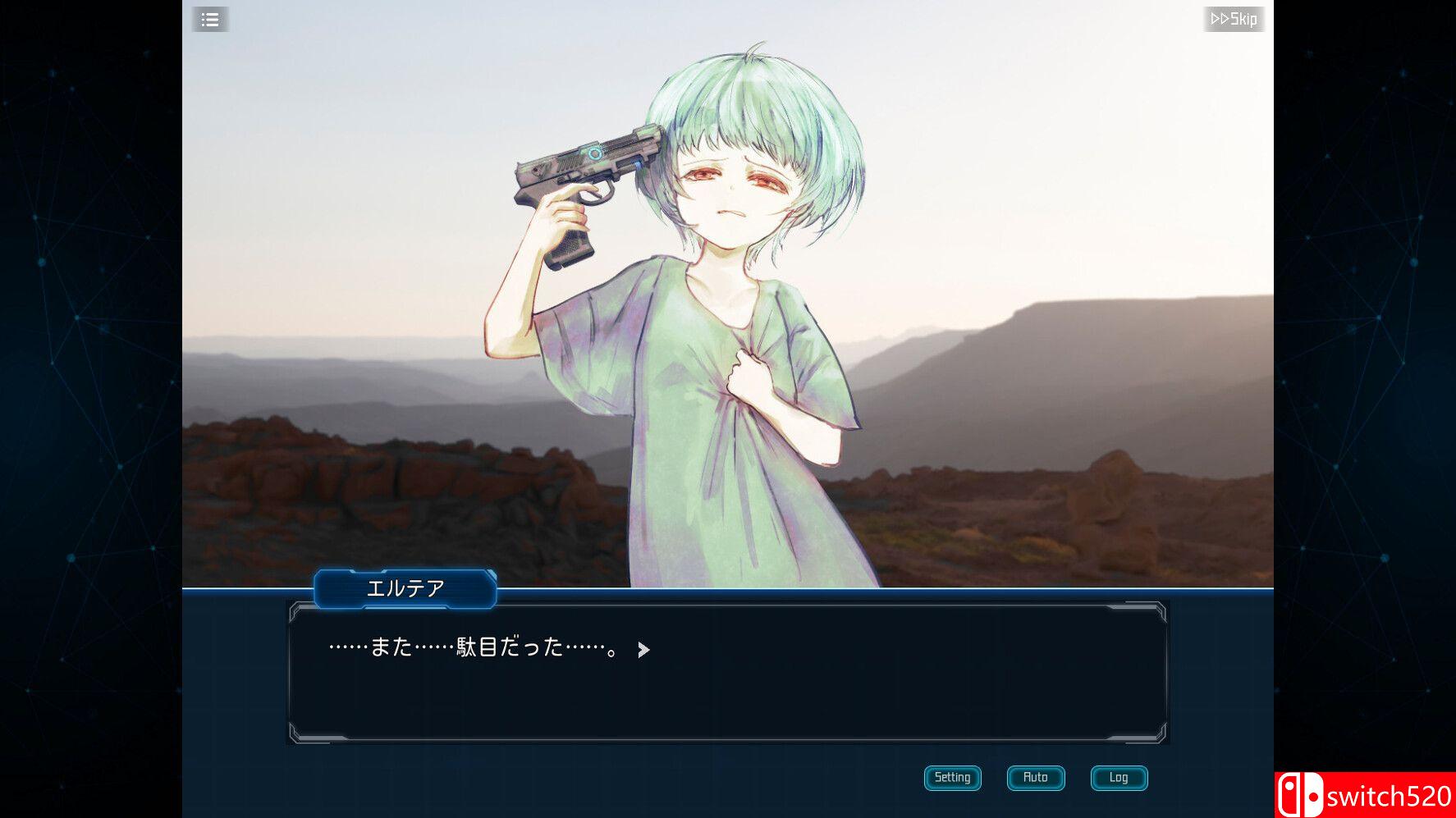
Task: Click the Nintendo Switch logo in the watermark
Action: click(x=1300, y=793)
